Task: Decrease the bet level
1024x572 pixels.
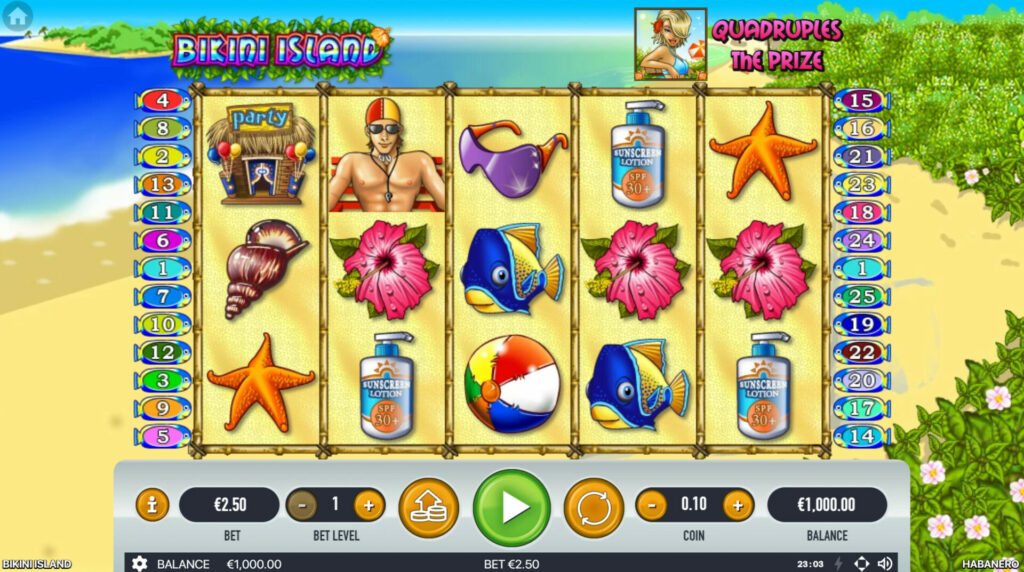Action: [302, 505]
